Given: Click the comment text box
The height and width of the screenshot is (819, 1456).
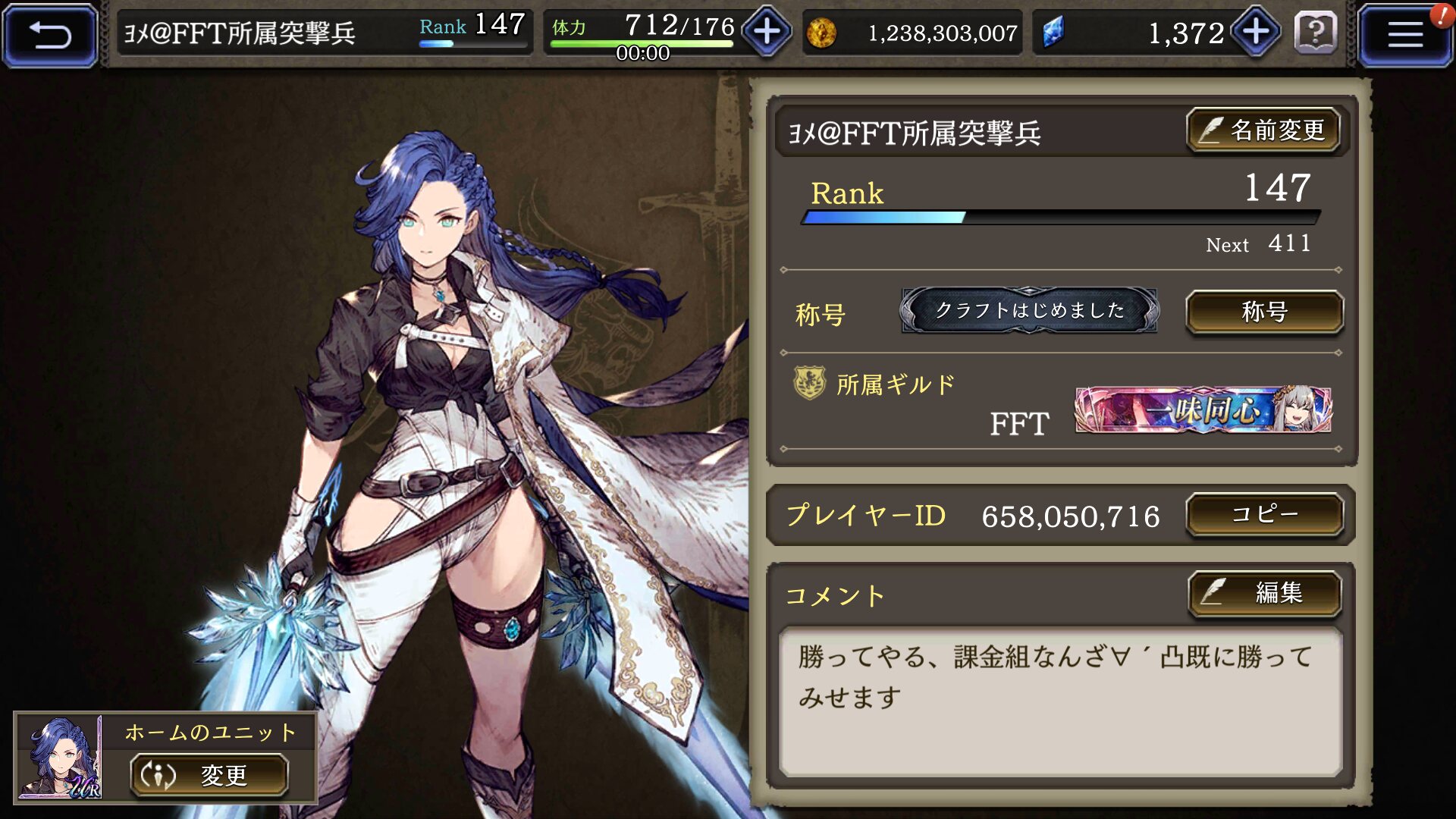Looking at the screenshot, I should (1060, 701).
